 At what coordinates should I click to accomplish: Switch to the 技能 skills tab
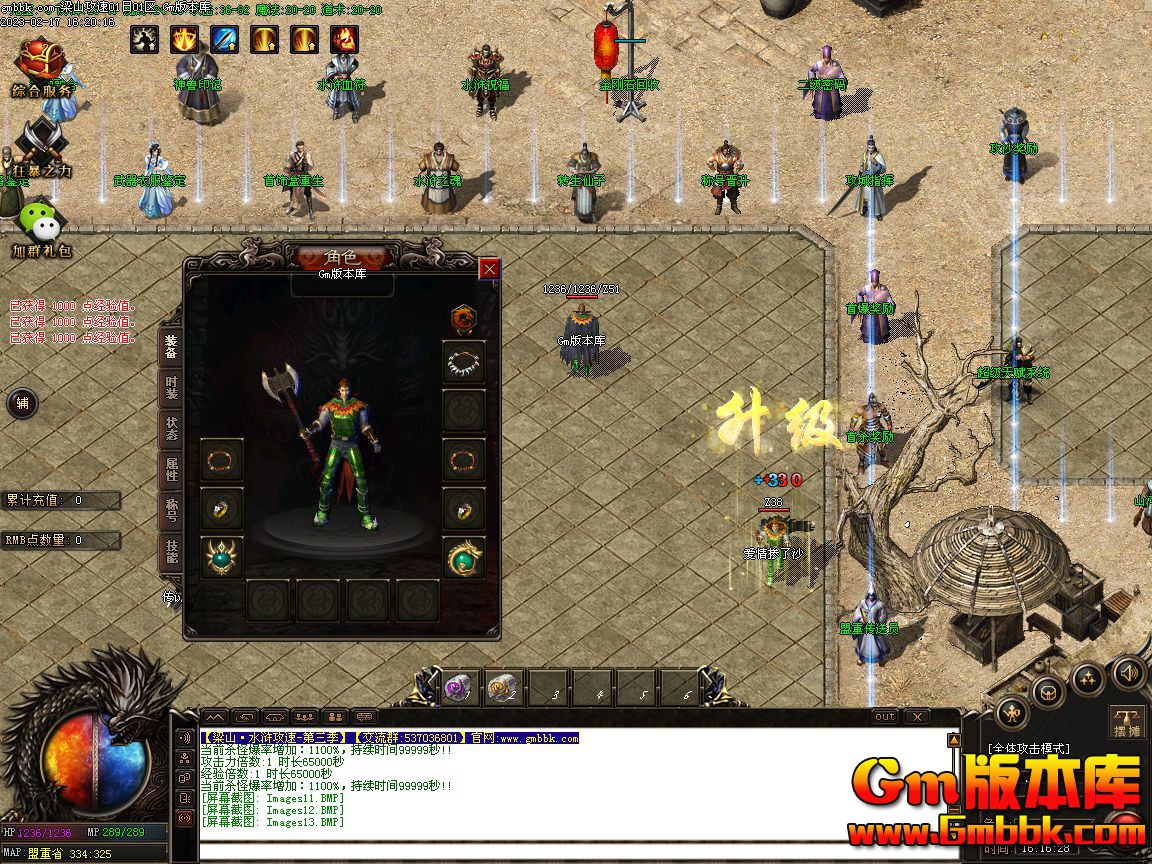(171, 552)
